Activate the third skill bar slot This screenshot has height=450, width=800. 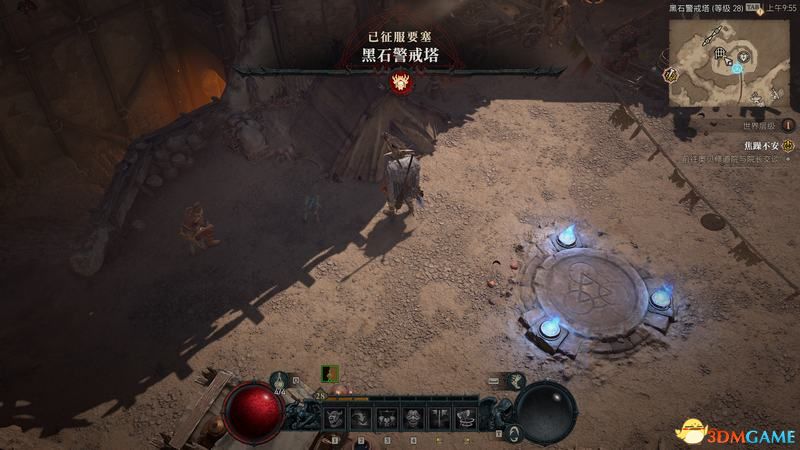[388, 417]
